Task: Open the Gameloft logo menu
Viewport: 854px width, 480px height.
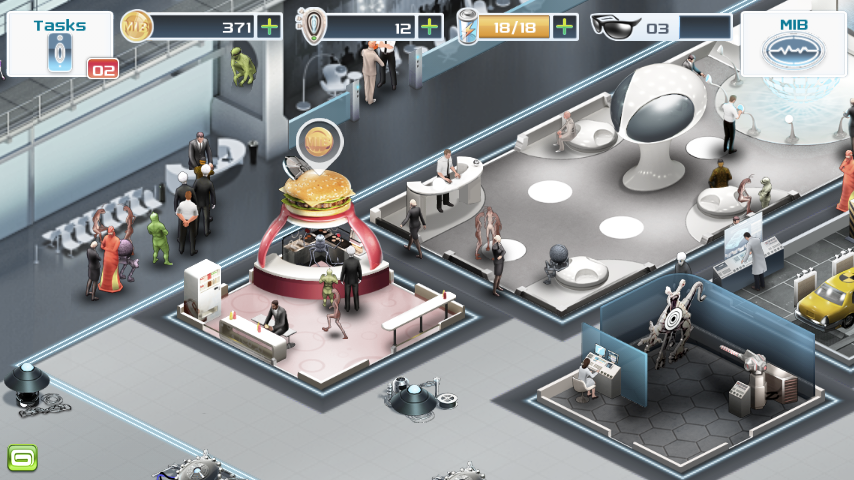Action: click(22, 459)
